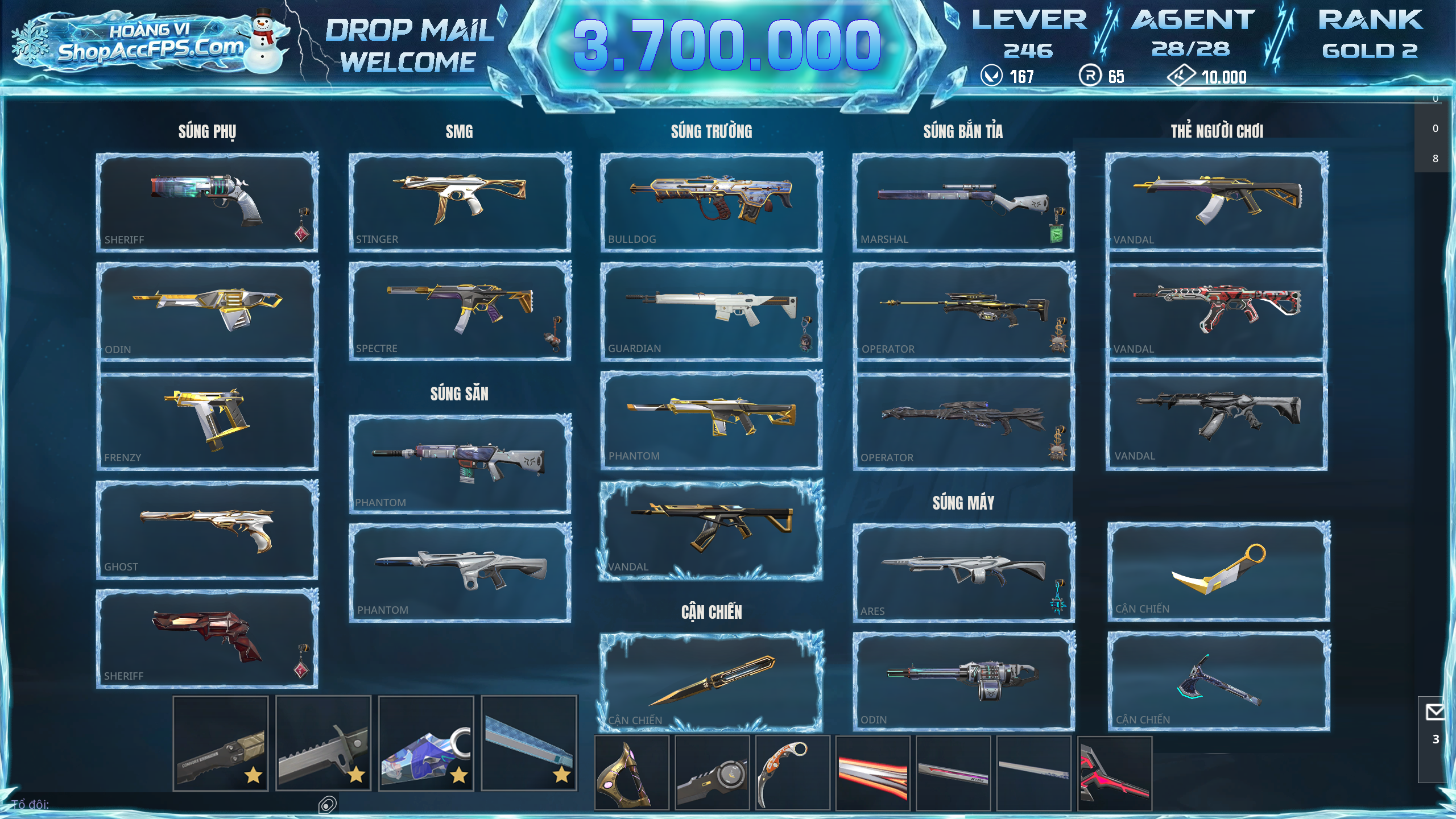The width and height of the screenshot is (1456, 819).
Task: Select the Spectre SMG skin
Action: point(460,311)
